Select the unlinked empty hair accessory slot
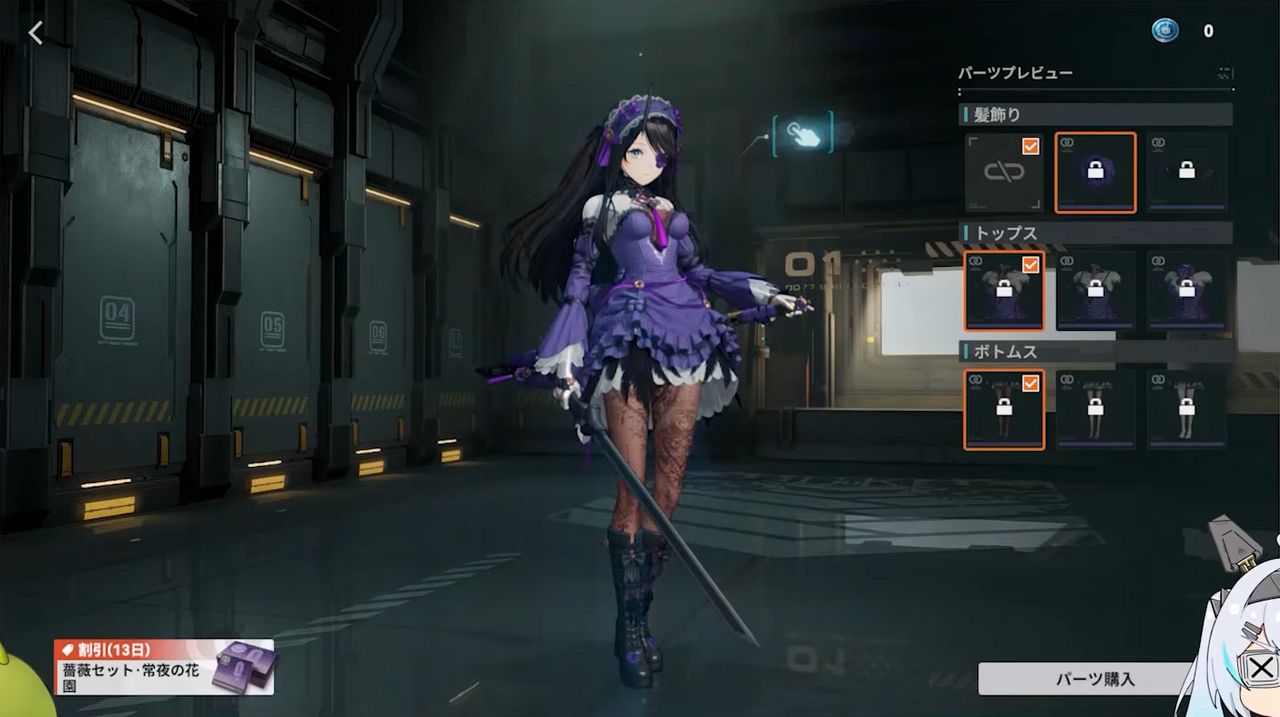Viewport: 1280px width, 717px height. coord(1004,173)
